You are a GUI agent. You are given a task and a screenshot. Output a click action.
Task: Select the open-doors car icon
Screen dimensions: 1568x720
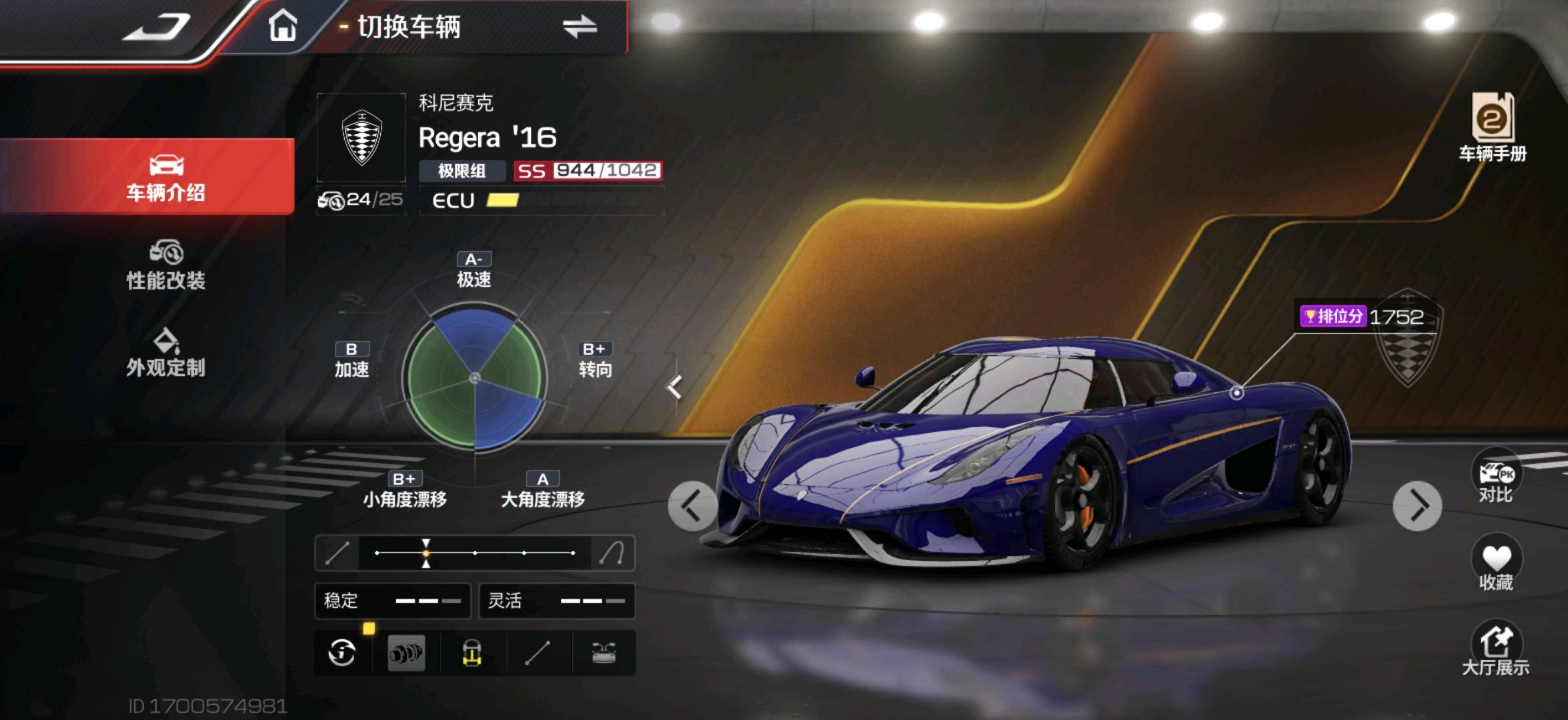click(604, 653)
